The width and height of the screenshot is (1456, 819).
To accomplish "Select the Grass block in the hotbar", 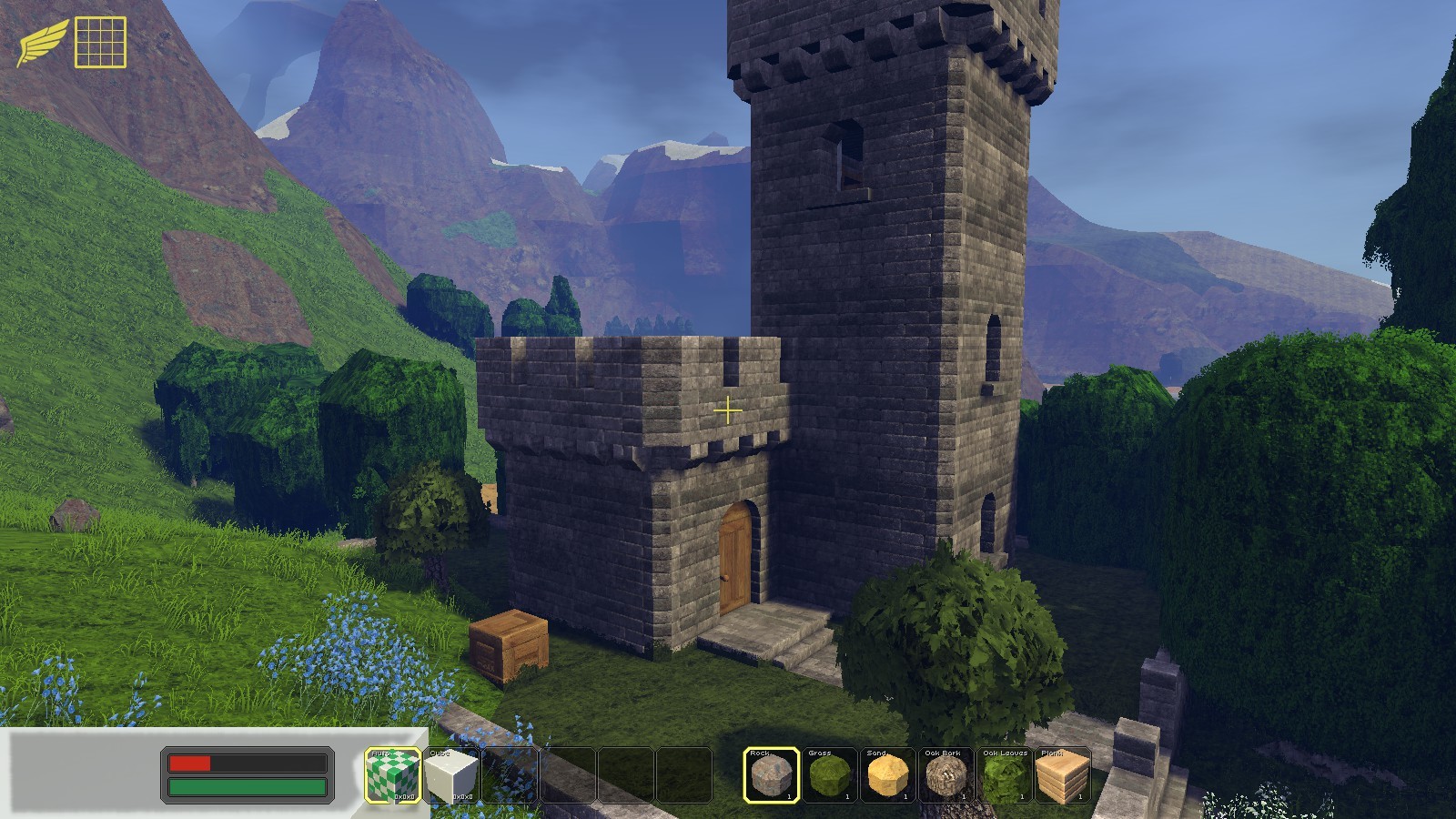I will point(829,778).
